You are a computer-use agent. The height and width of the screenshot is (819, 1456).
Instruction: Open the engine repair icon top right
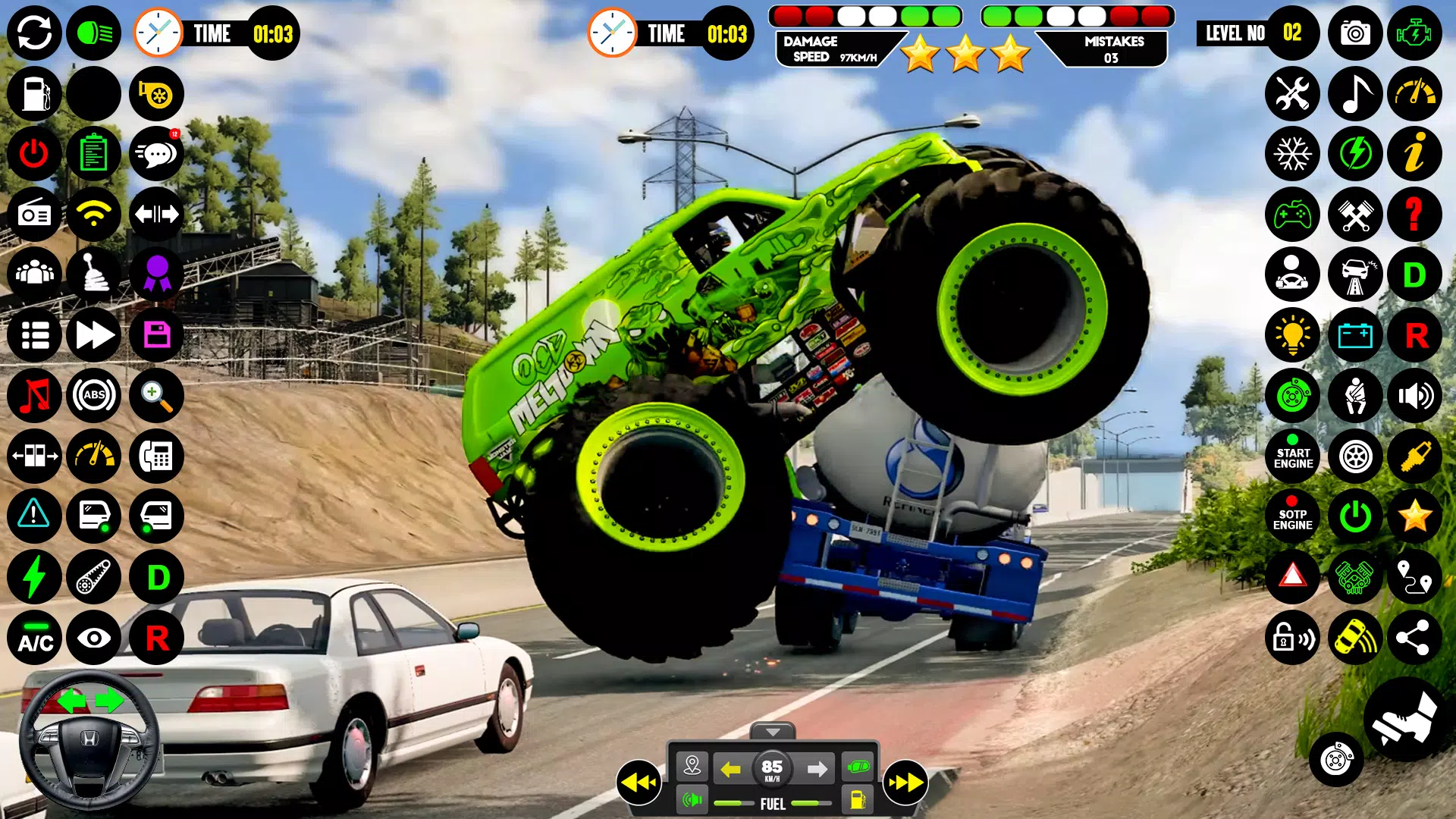(x=1416, y=33)
